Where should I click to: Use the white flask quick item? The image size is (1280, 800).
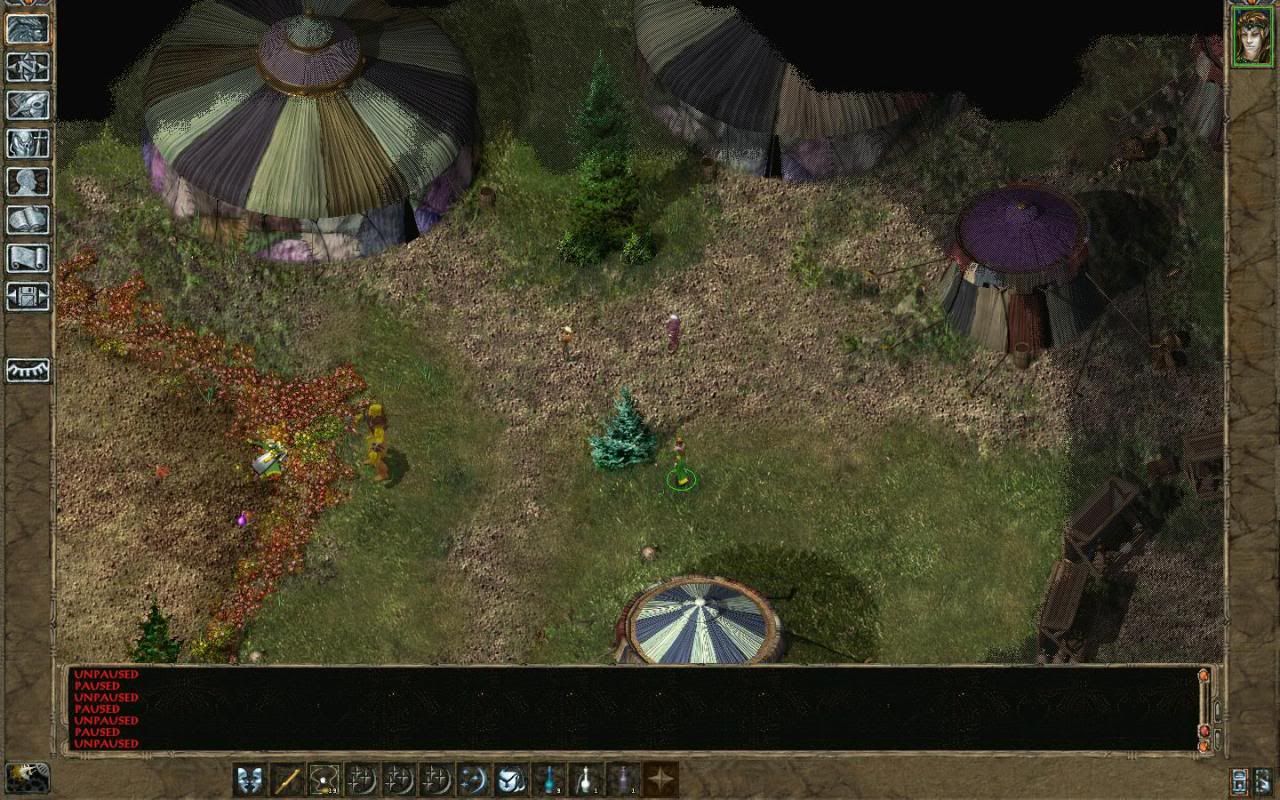[586, 779]
